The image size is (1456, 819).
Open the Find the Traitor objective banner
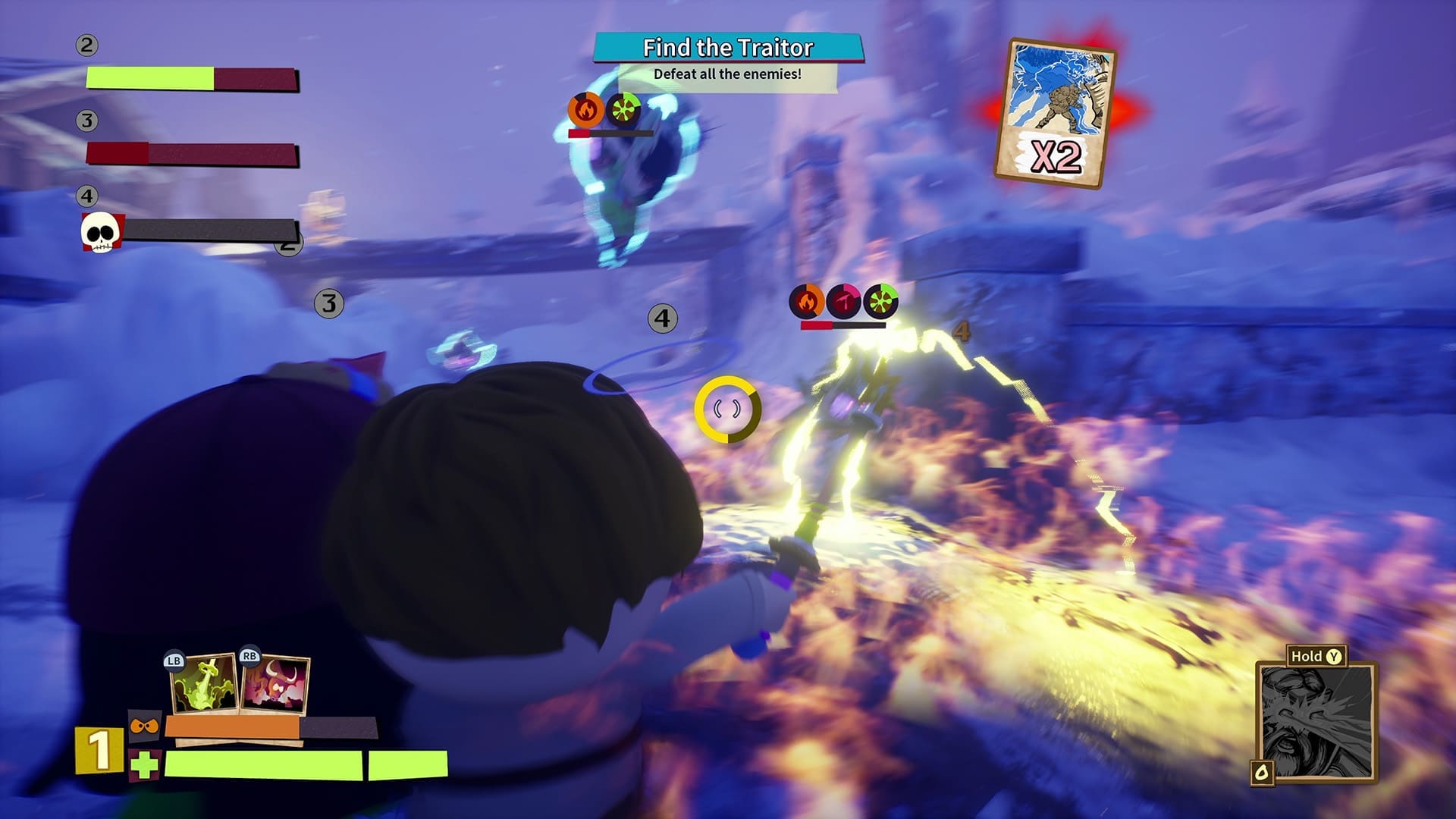tap(728, 48)
